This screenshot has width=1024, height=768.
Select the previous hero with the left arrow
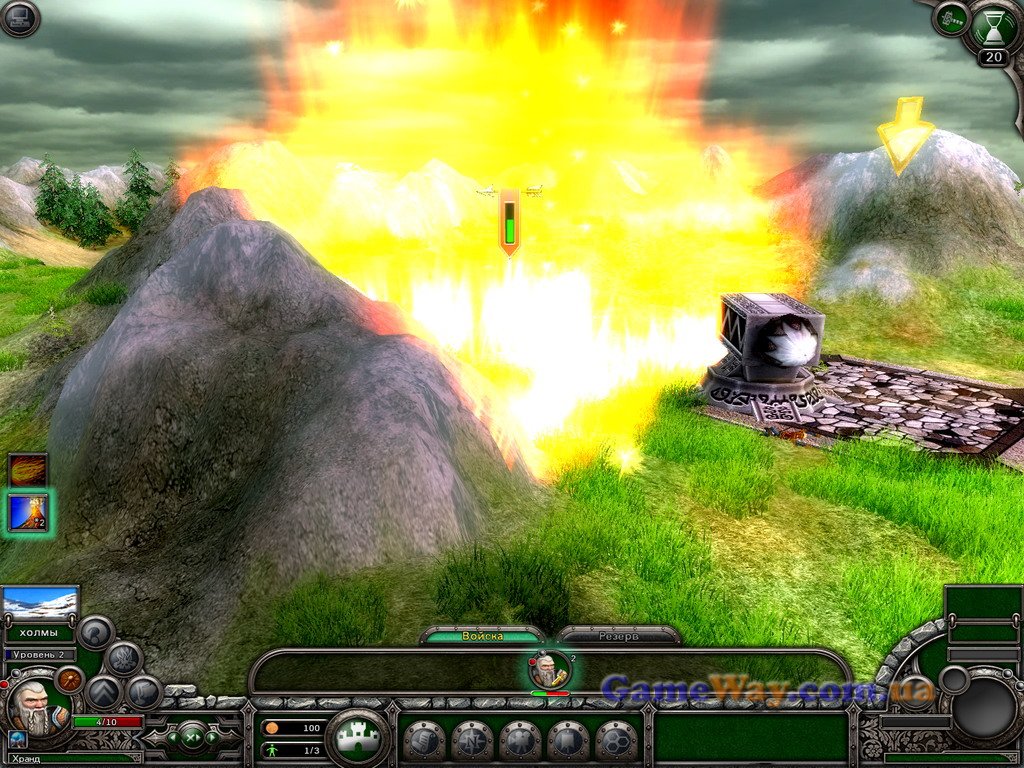tap(170, 738)
